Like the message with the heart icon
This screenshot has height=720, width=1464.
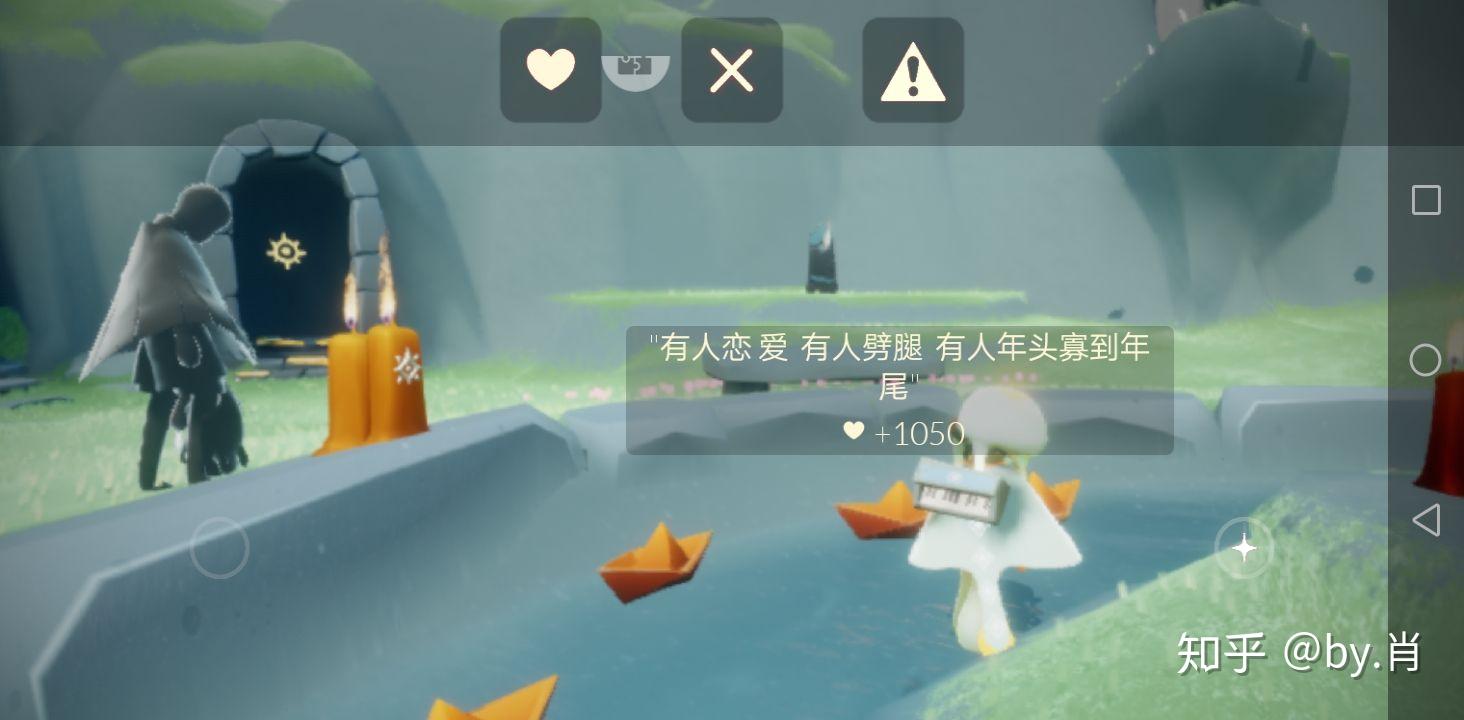550,70
